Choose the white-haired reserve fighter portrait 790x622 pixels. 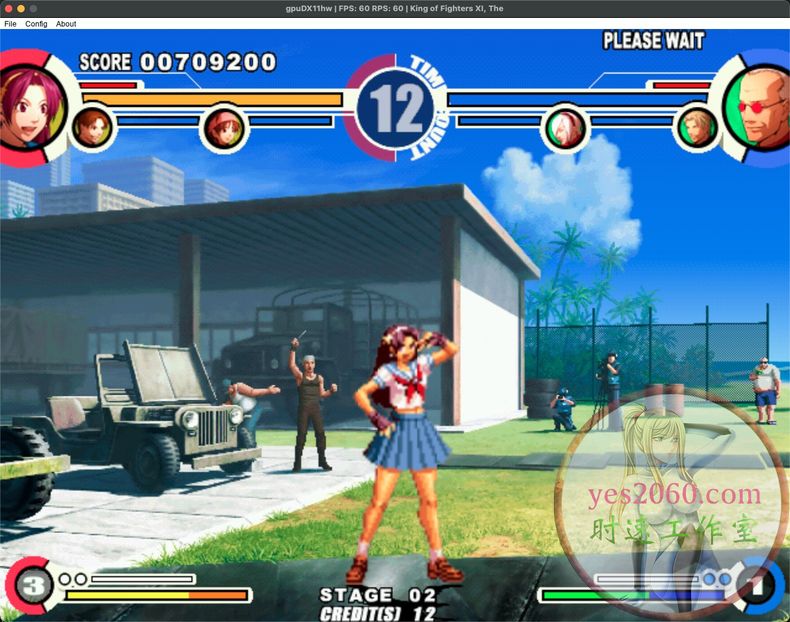click(x=565, y=128)
